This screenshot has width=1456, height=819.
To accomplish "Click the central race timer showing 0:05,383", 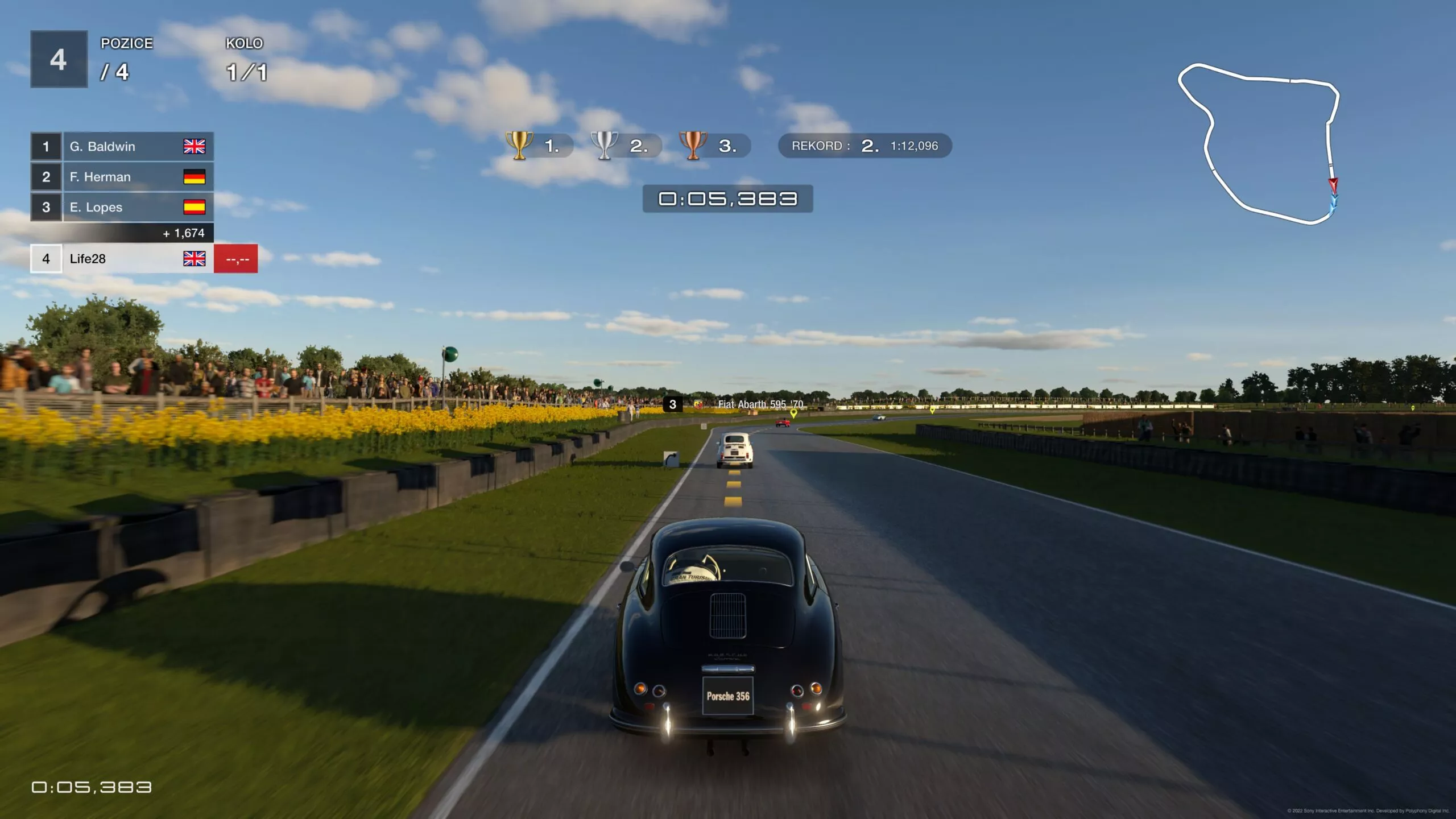I will click(728, 199).
